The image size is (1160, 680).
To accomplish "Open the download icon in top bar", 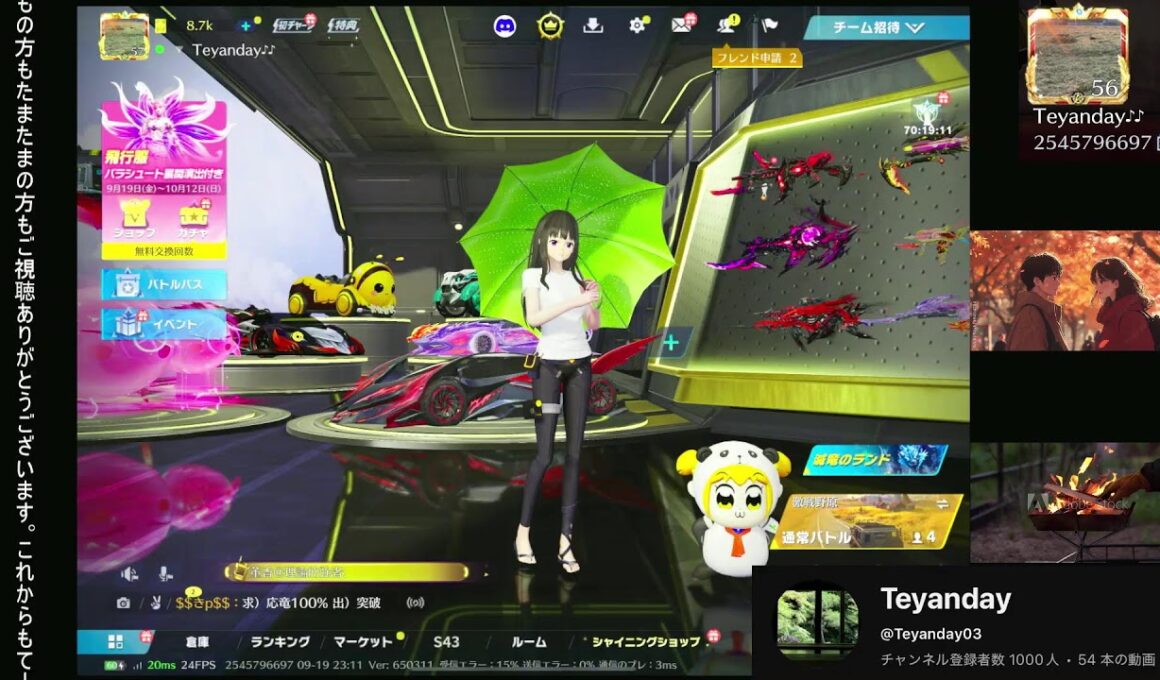I will pos(593,26).
